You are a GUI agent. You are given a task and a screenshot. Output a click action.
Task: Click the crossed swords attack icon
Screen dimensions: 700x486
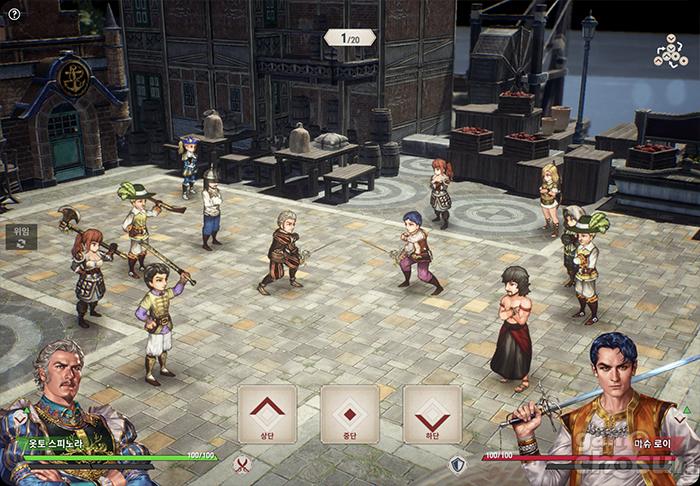click(x=241, y=464)
